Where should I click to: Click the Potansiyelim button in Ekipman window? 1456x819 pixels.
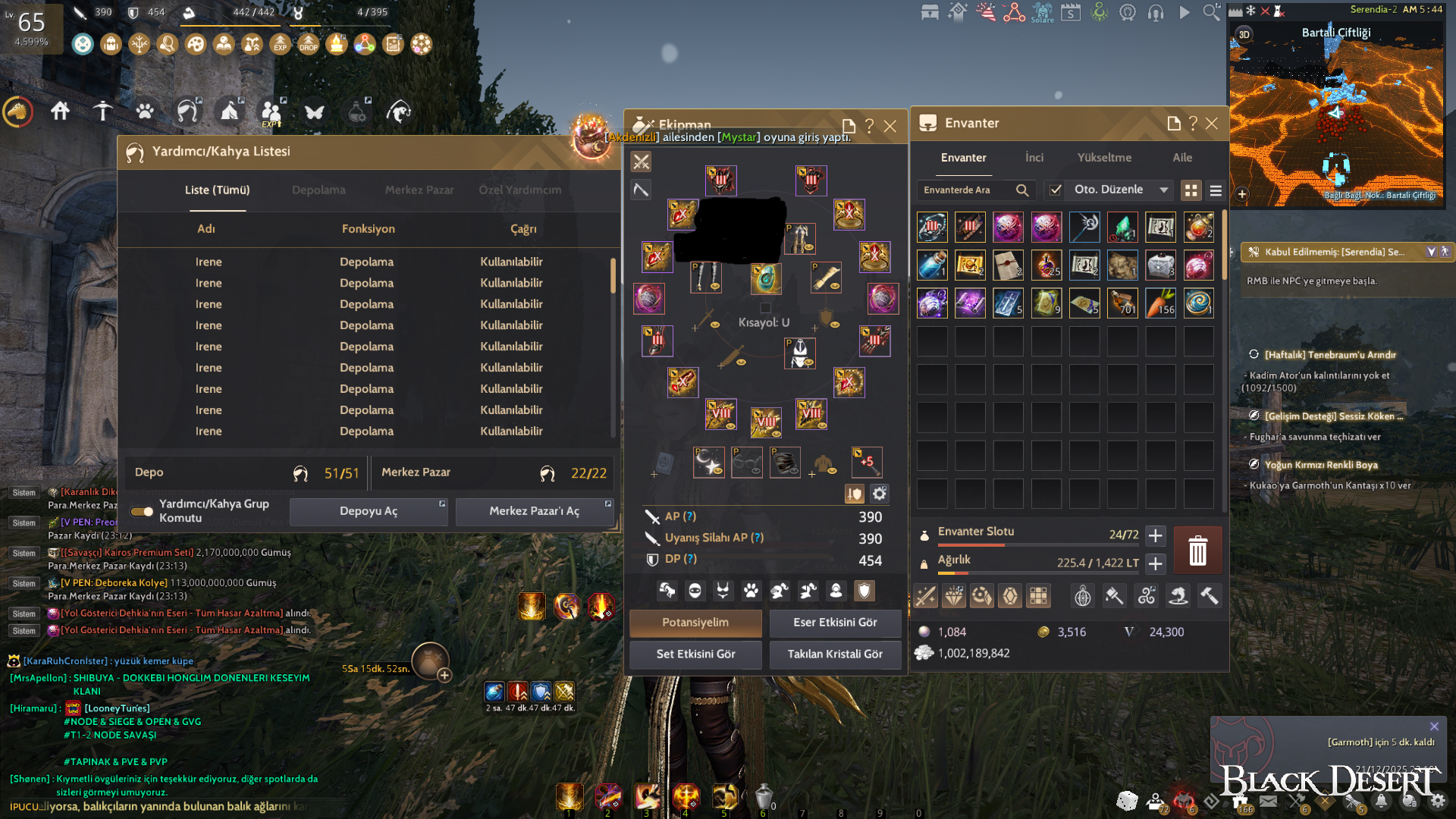click(x=695, y=623)
